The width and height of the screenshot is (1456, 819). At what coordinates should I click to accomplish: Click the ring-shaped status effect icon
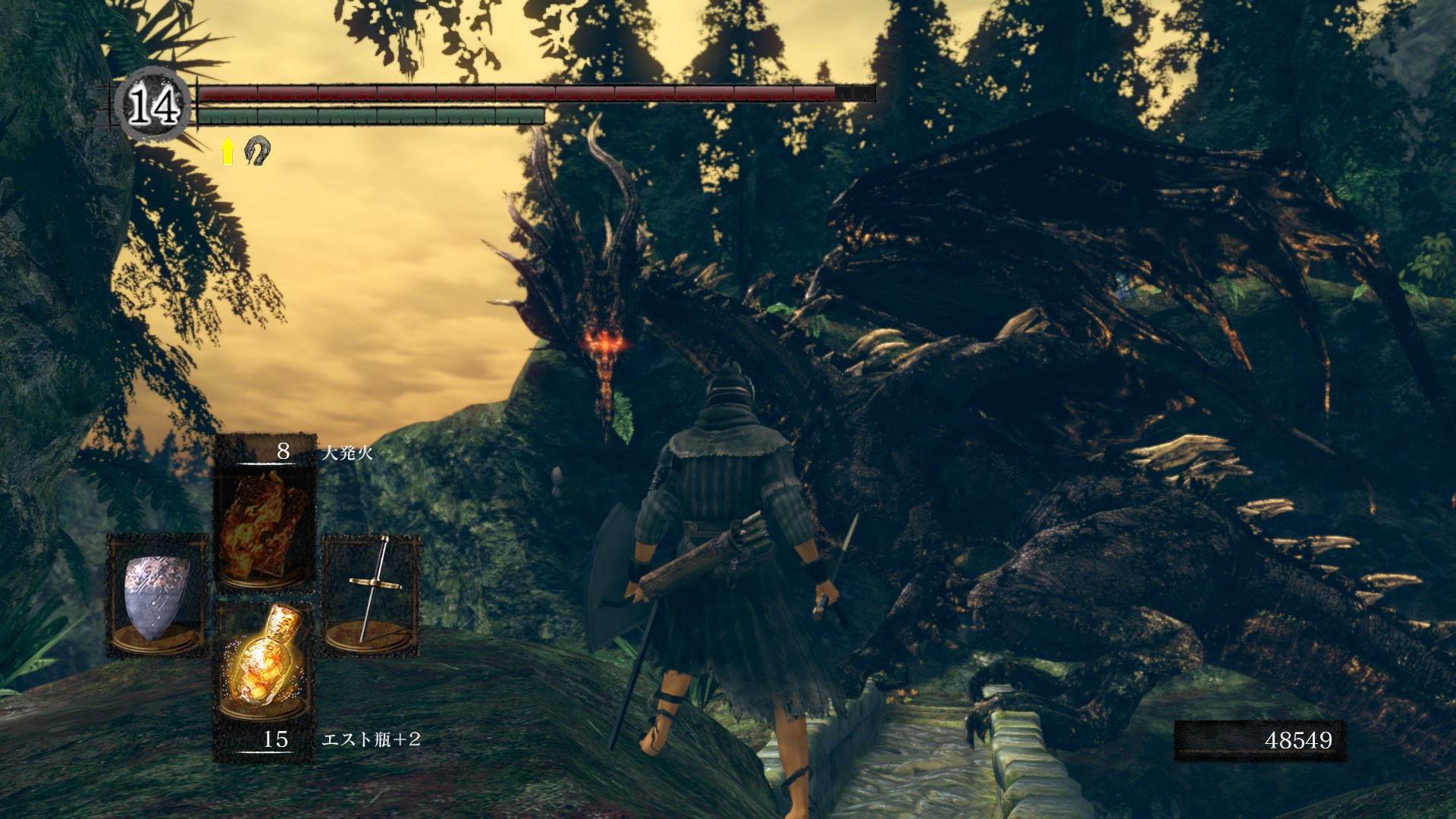click(257, 150)
